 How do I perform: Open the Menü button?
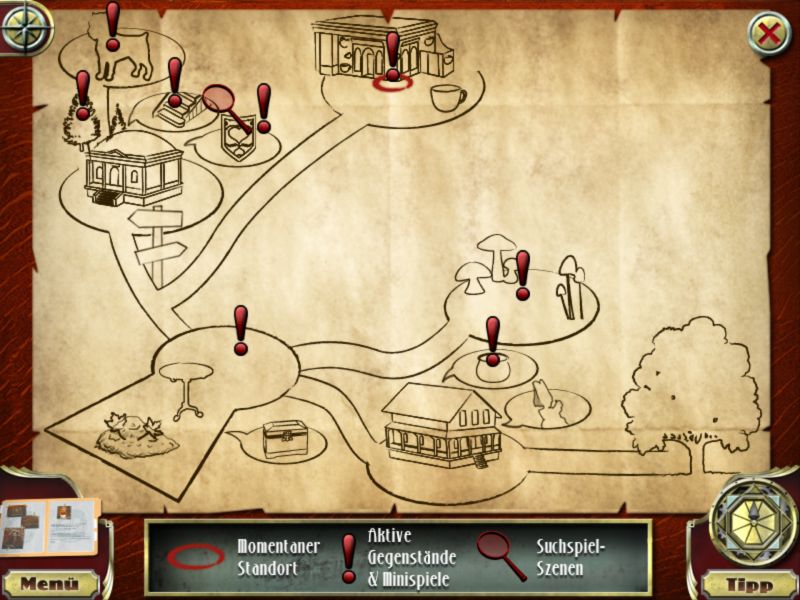[49, 583]
